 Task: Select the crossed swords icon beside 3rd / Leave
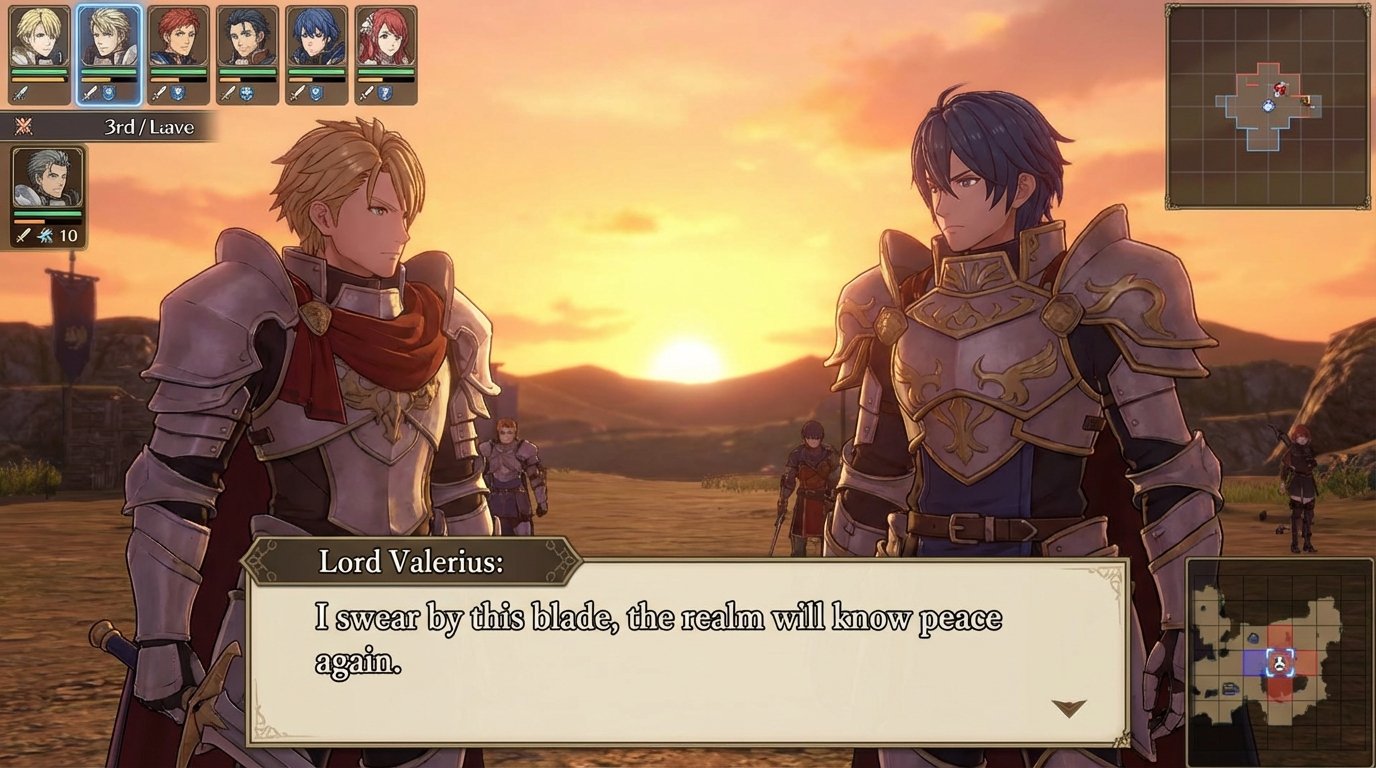pos(26,127)
